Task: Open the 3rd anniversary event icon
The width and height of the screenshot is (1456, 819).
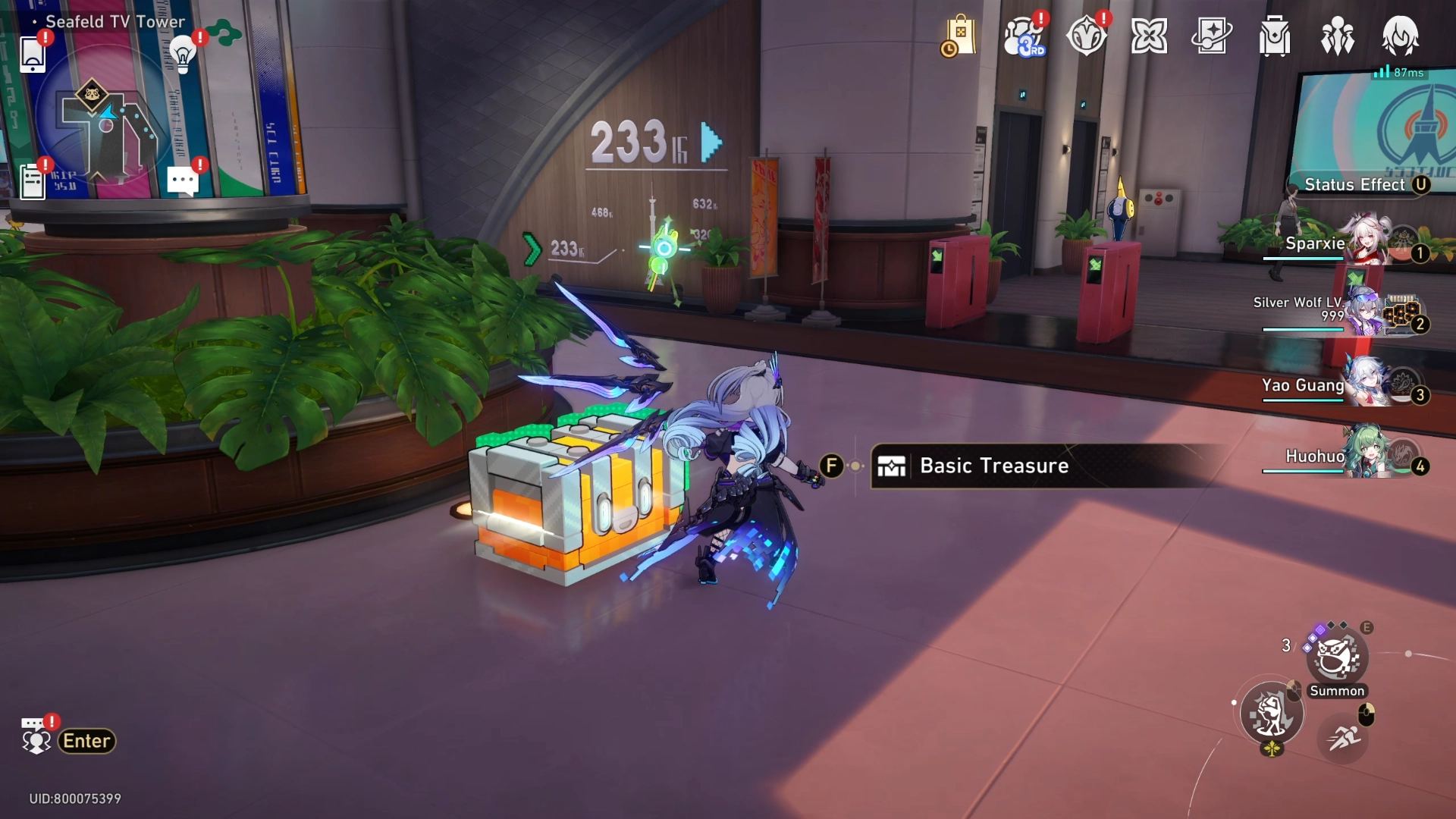Action: 1023,36
